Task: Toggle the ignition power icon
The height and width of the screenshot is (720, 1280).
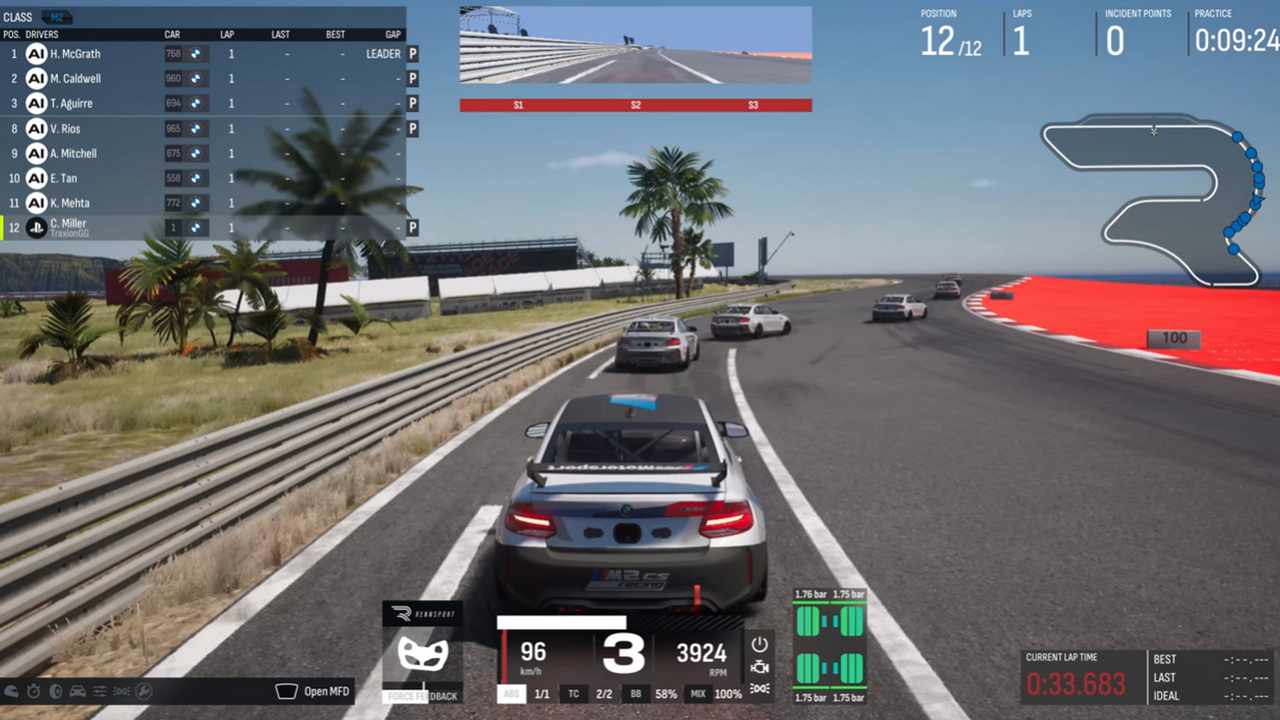Action: point(760,644)
